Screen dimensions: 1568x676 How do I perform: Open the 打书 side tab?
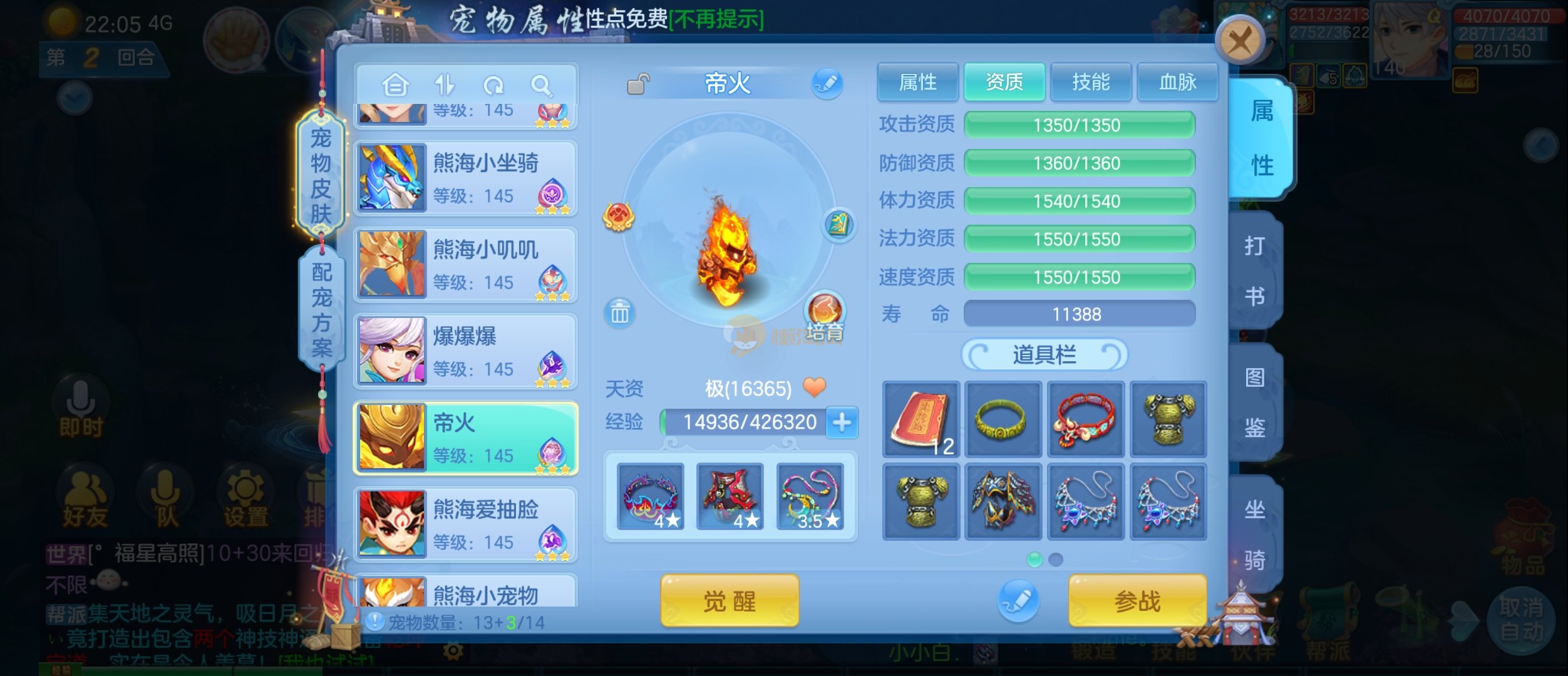coord(1255,270)
